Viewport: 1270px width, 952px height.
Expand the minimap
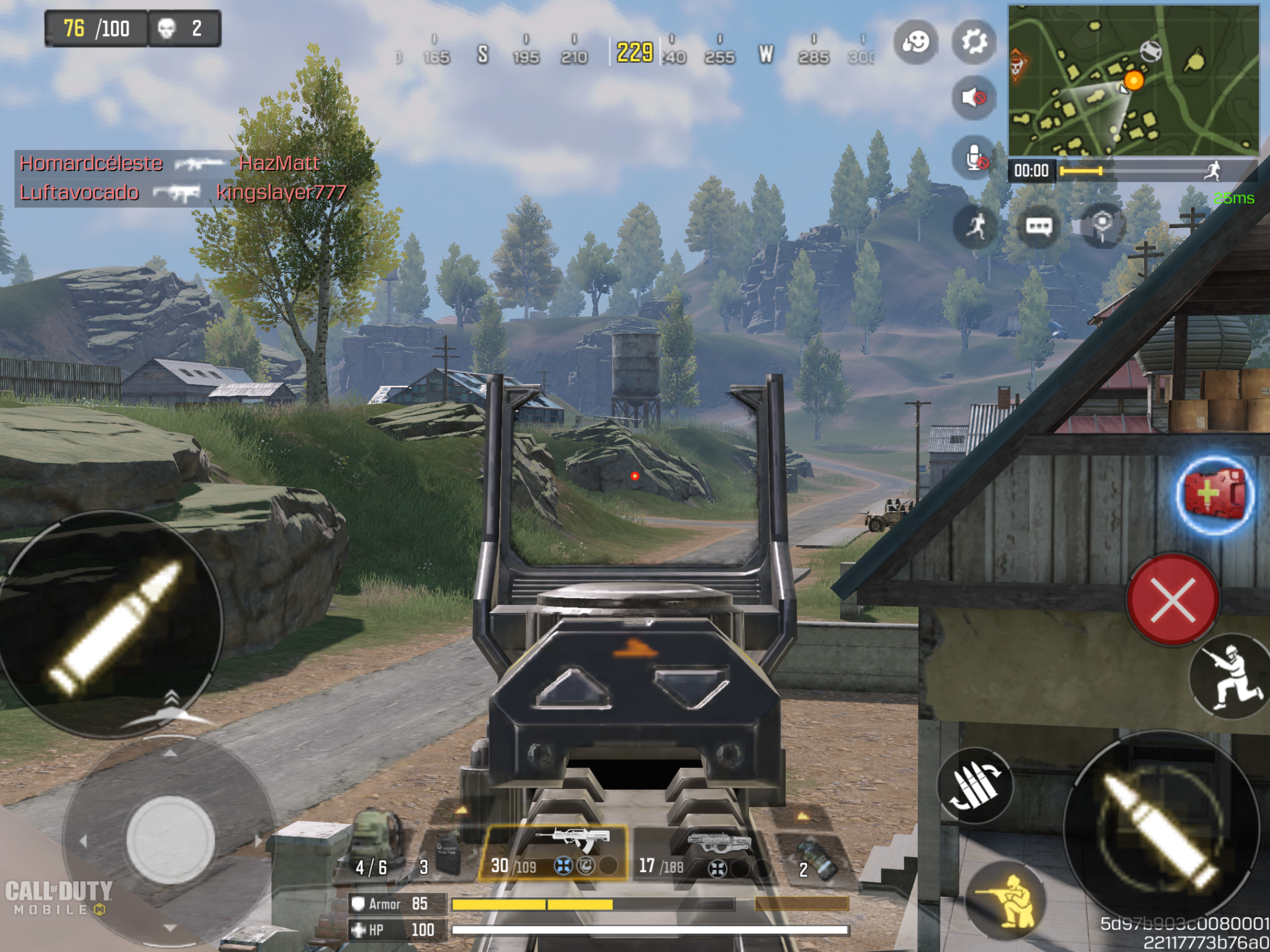1133,81
